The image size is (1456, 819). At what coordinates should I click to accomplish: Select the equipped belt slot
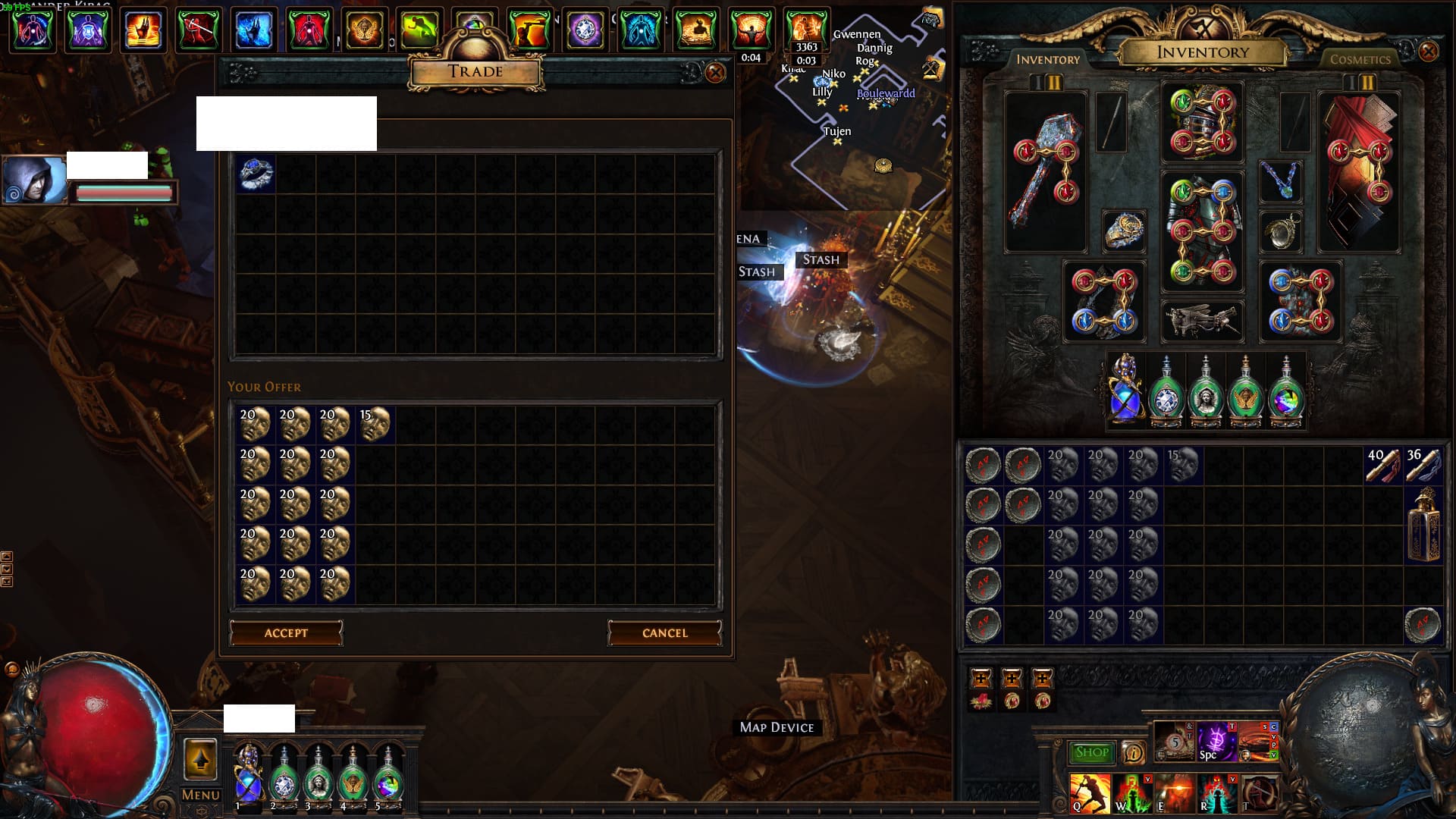(1202, 320)
